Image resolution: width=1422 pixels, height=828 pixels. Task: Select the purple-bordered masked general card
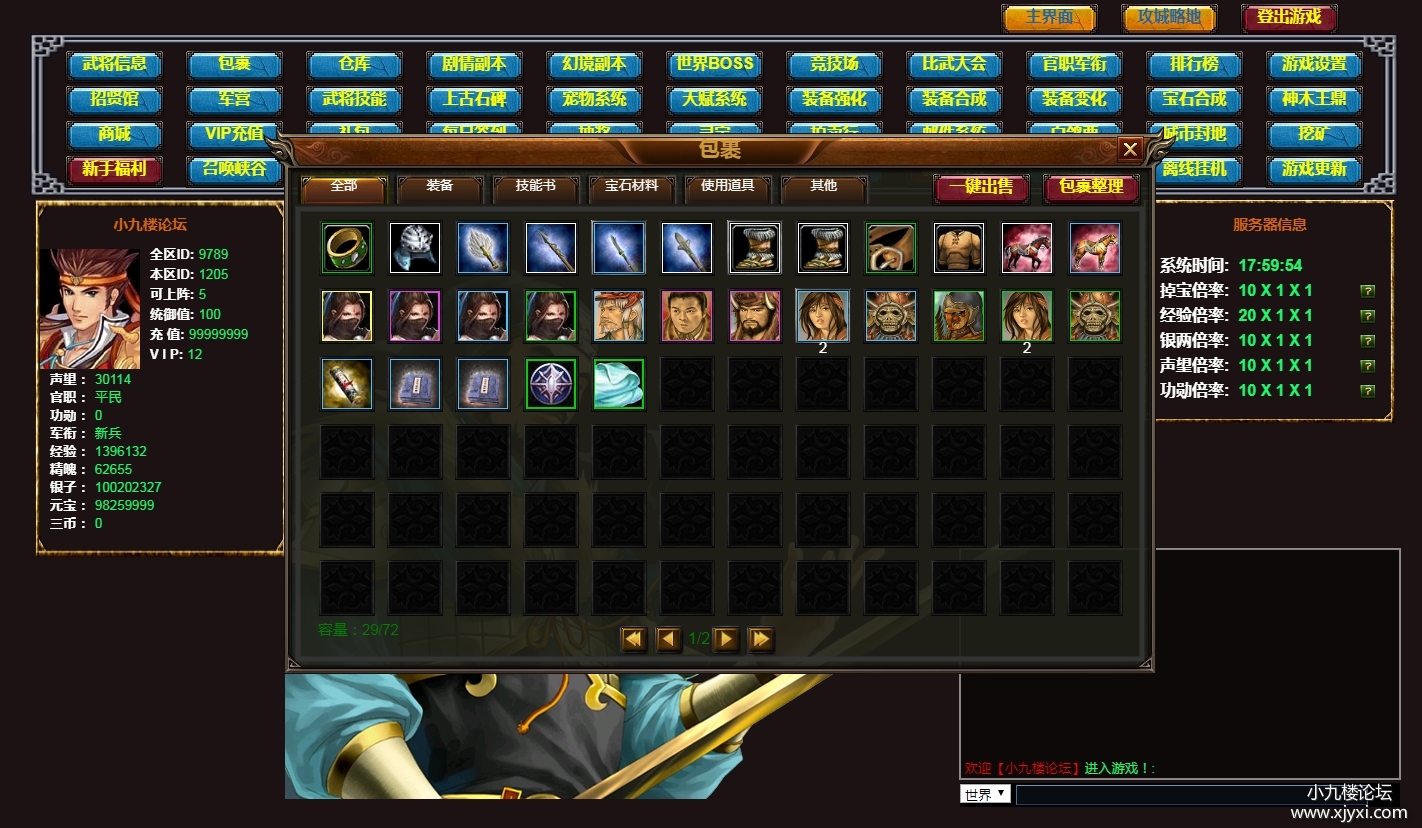pyautogui.click(x=415, y=316)
